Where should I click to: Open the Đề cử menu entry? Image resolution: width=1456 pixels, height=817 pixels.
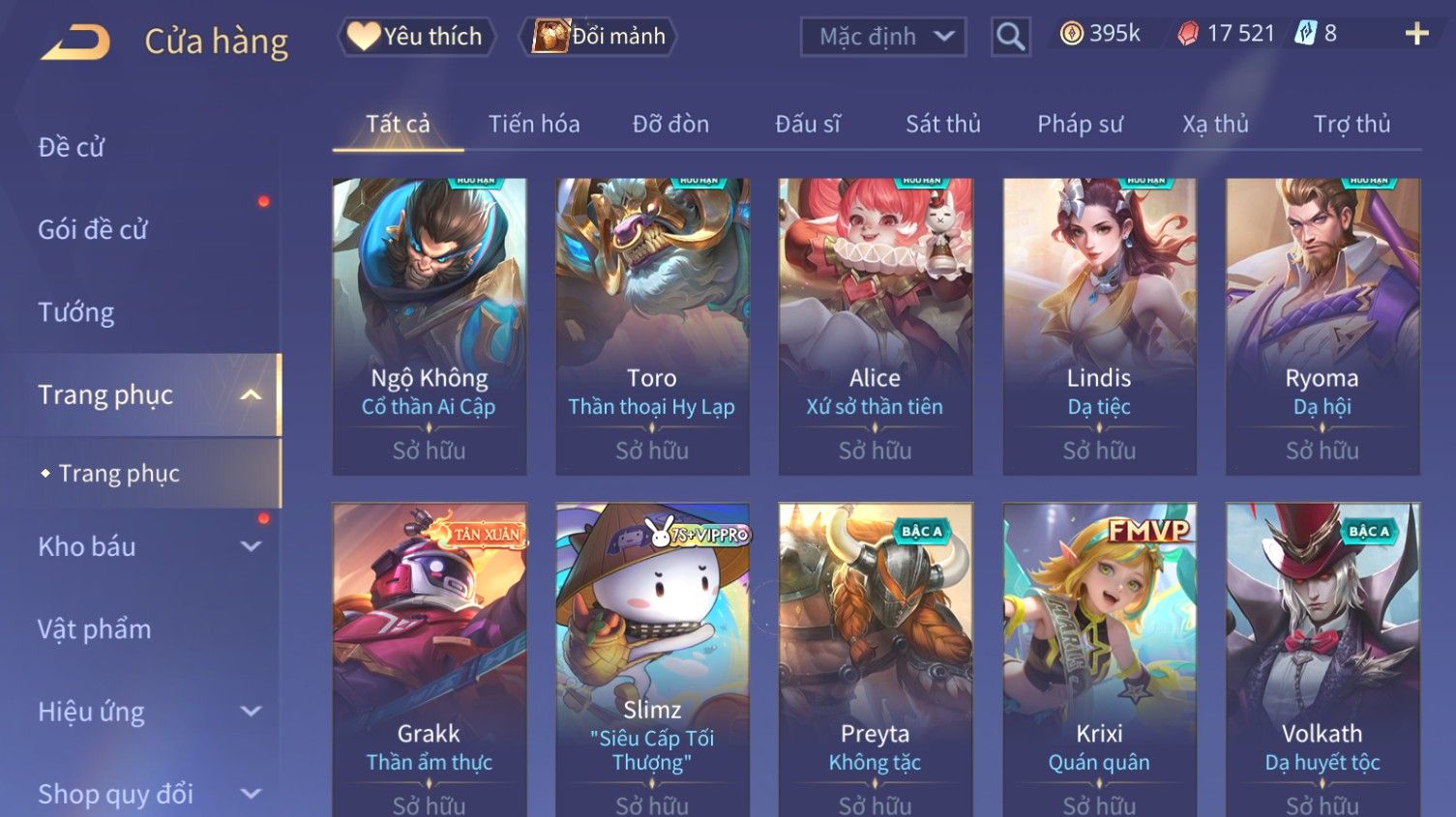coord(72,147)
